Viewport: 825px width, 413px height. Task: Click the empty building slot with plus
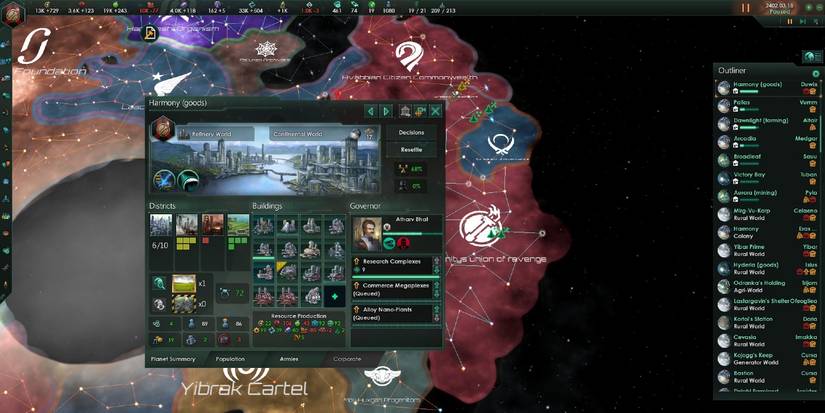pyautogui.click(x=335, y=296)
